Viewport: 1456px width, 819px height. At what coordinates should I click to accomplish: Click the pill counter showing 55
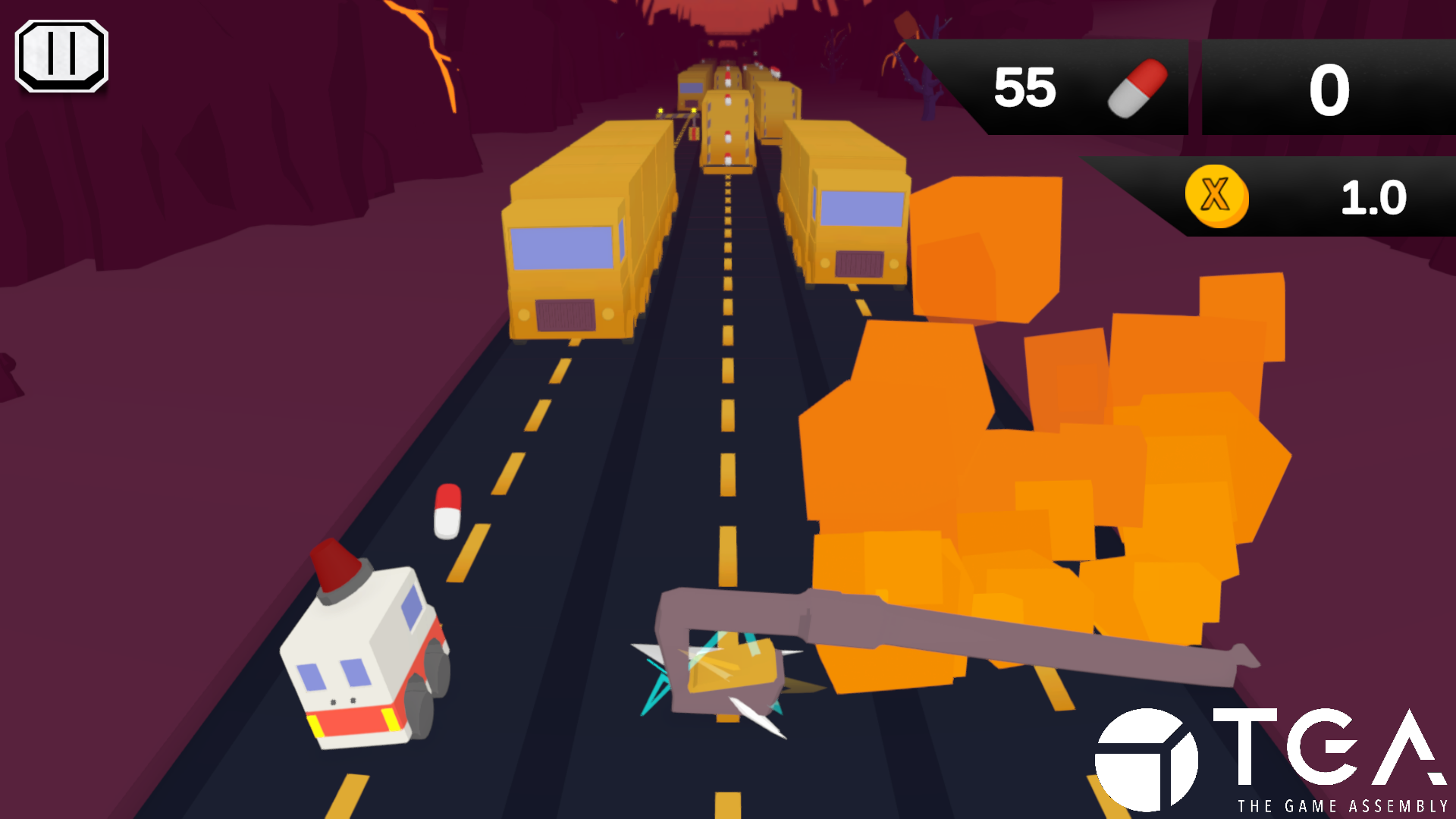[x=1025, y=87]
